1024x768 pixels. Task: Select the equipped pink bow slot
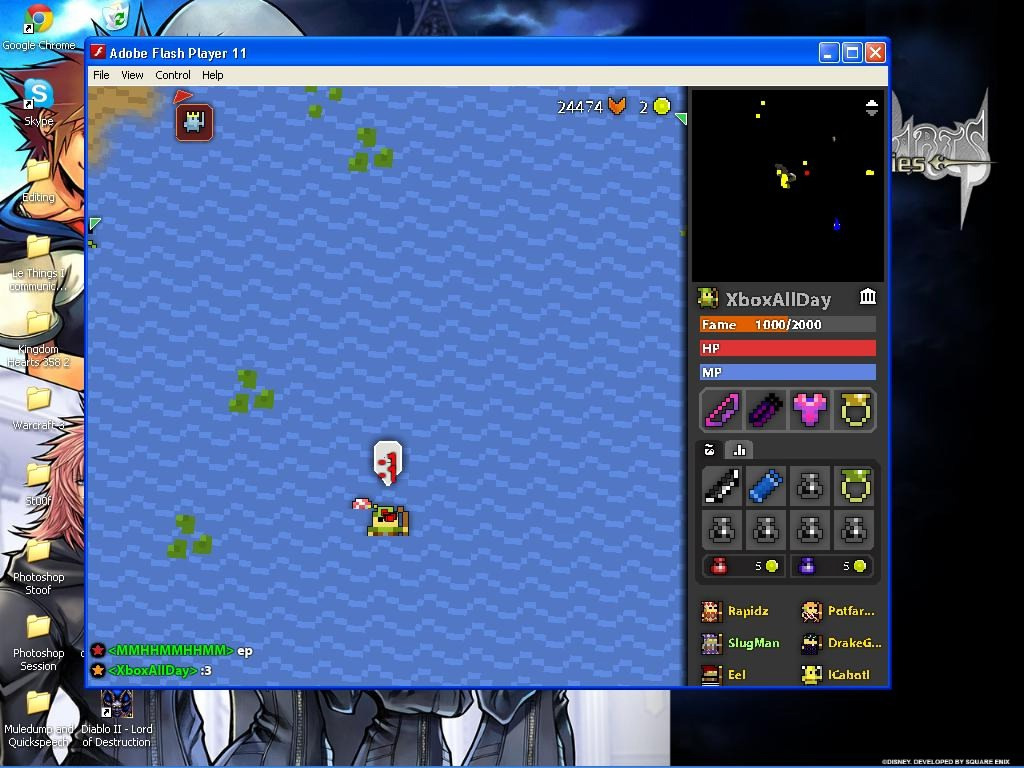722,410
